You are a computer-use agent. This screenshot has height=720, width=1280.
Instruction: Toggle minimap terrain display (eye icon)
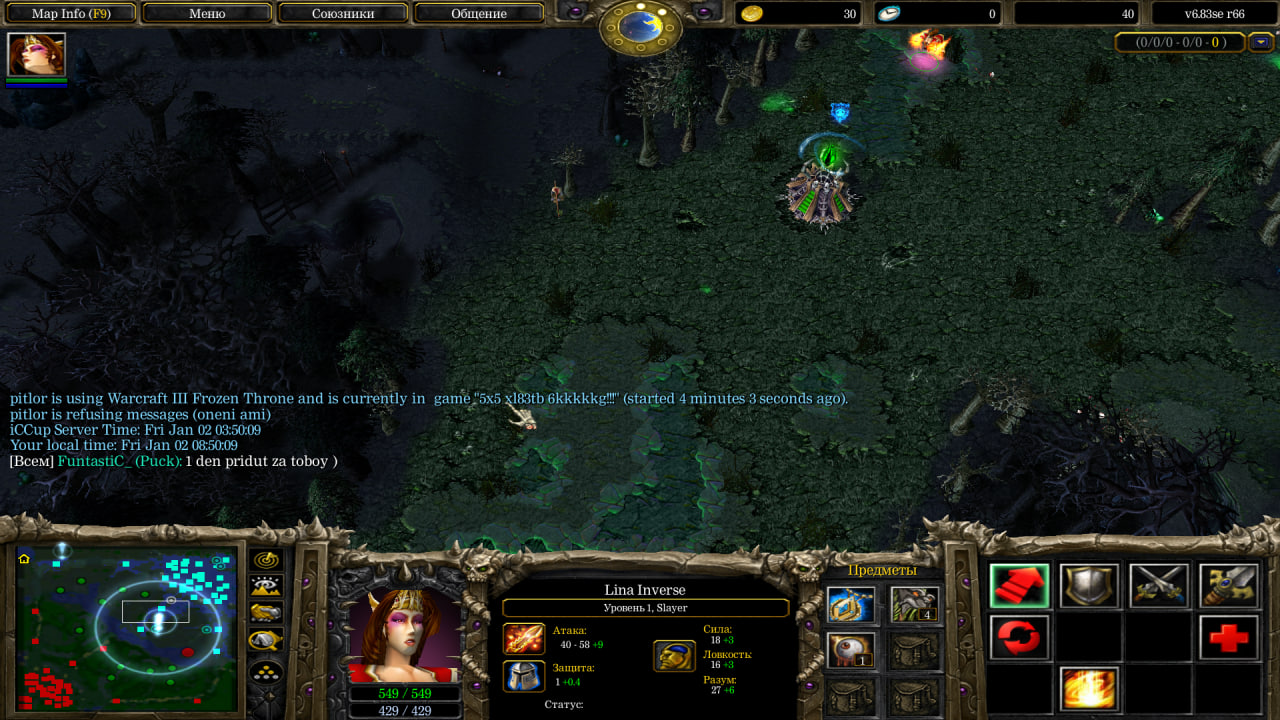click(x=266, y=587)
